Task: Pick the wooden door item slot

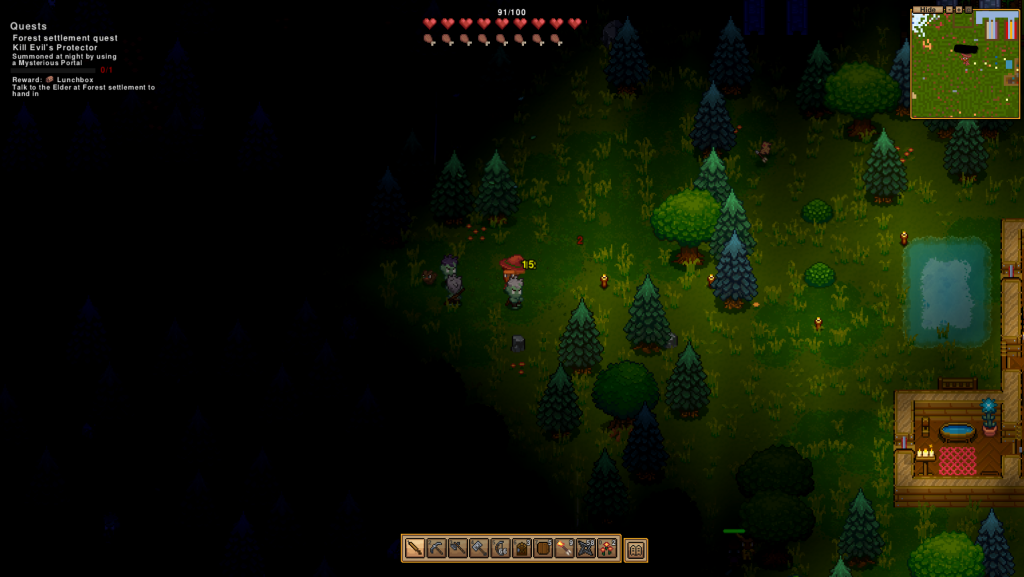Action: [522, 548]
